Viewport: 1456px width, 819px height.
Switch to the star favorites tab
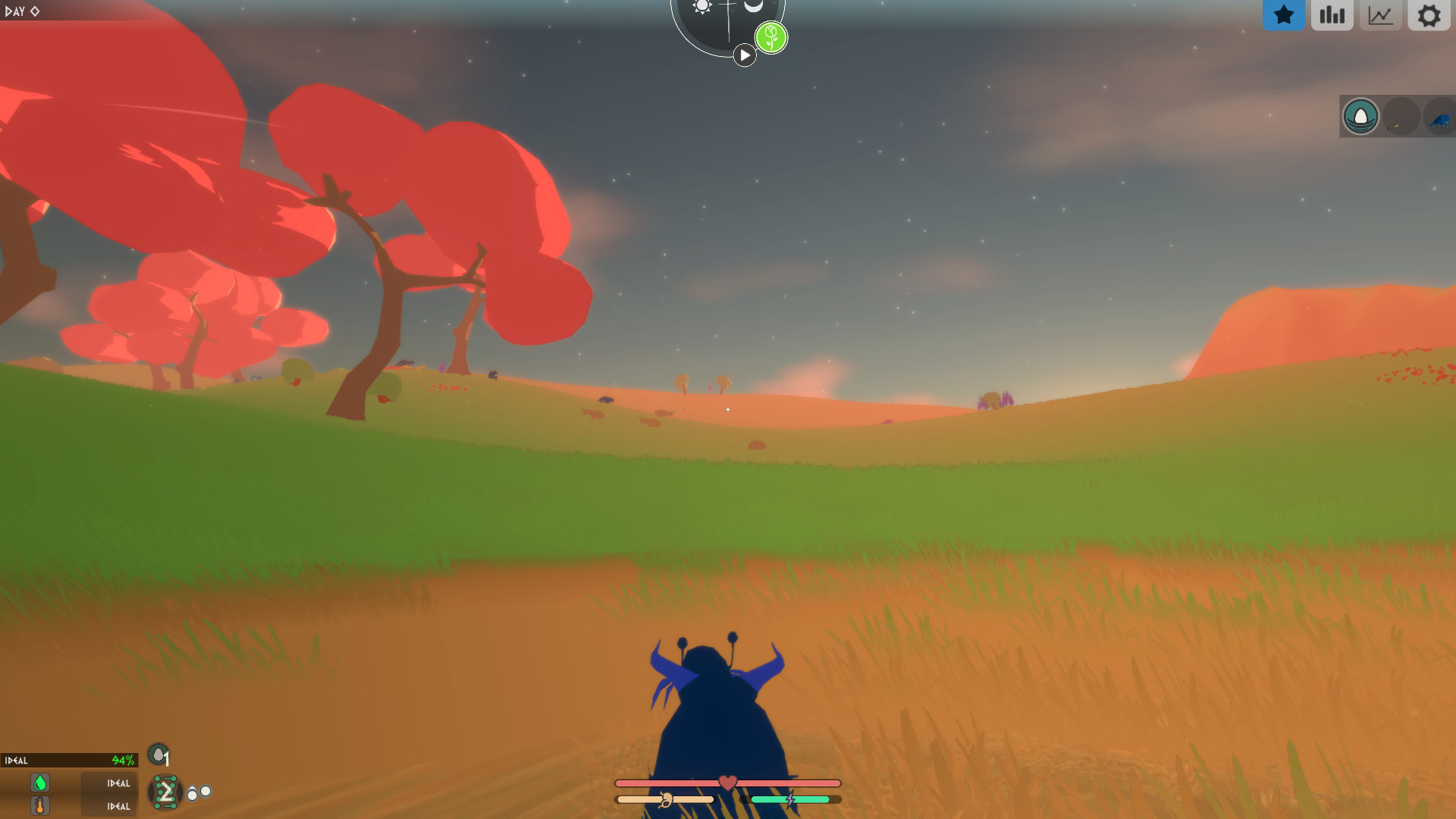coord(1284,14)
